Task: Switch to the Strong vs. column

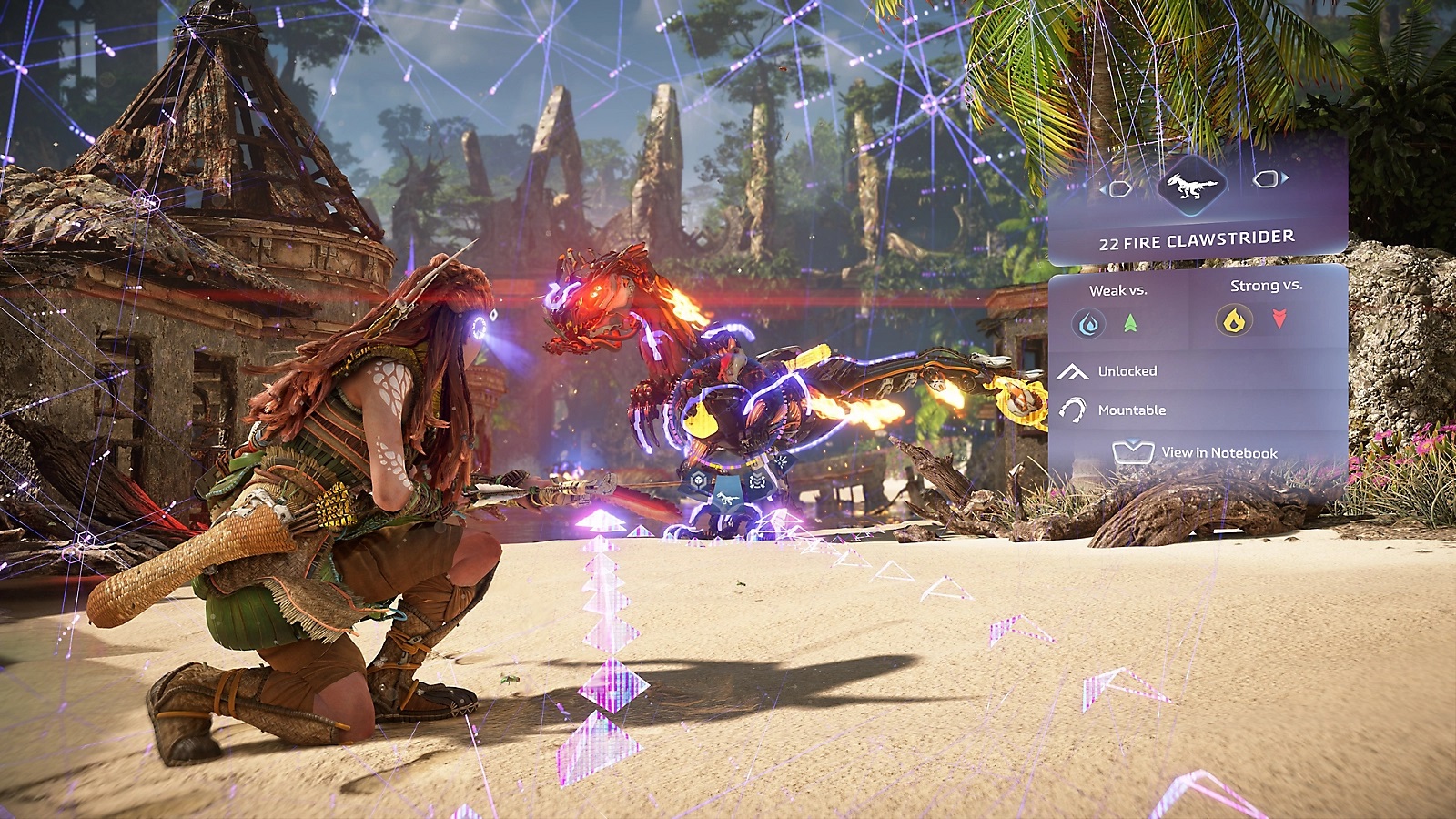Action: click(x=1265, y=286)
